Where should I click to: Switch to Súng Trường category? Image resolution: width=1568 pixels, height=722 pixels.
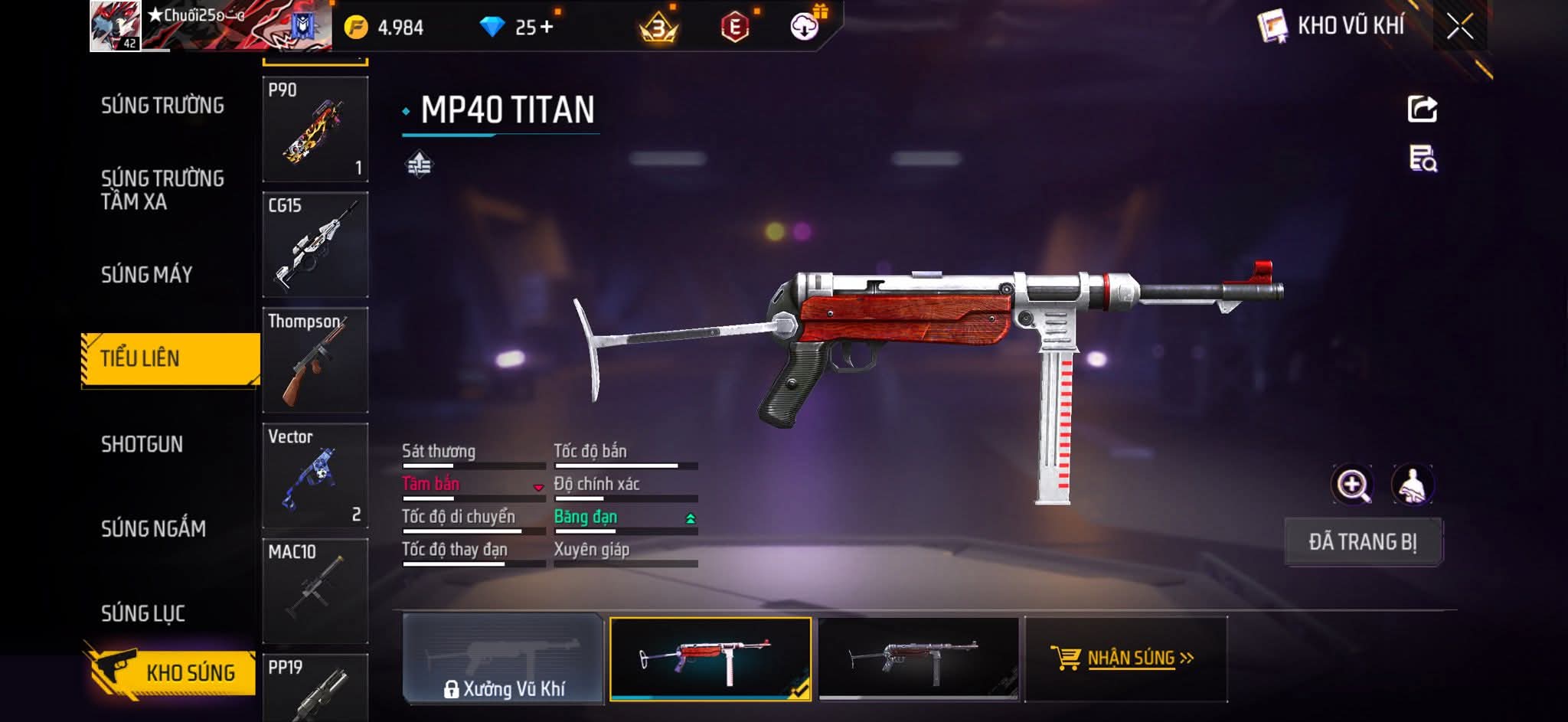162,106
